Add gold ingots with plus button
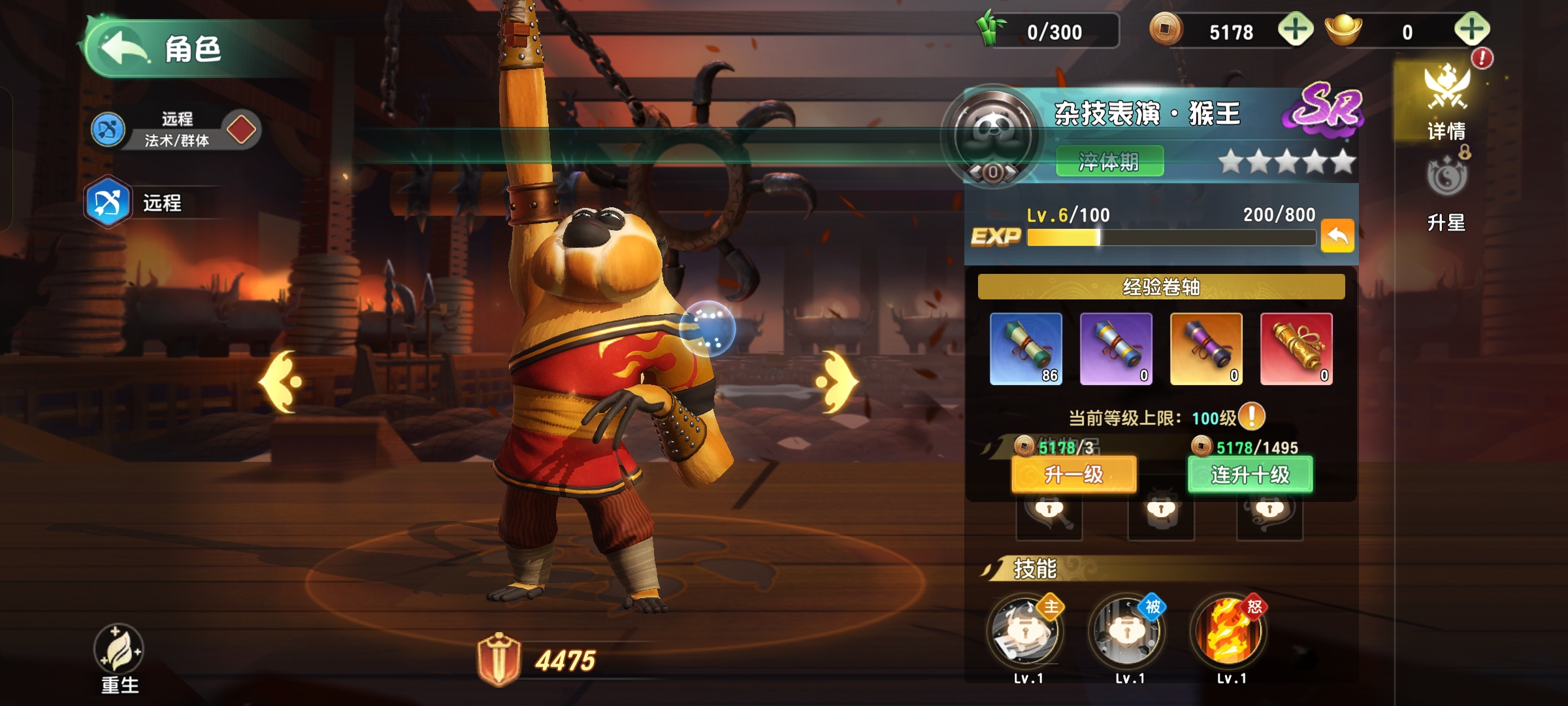Image resolution: width=1568 pixels, height=706 pixels. tap(1471, 30)
